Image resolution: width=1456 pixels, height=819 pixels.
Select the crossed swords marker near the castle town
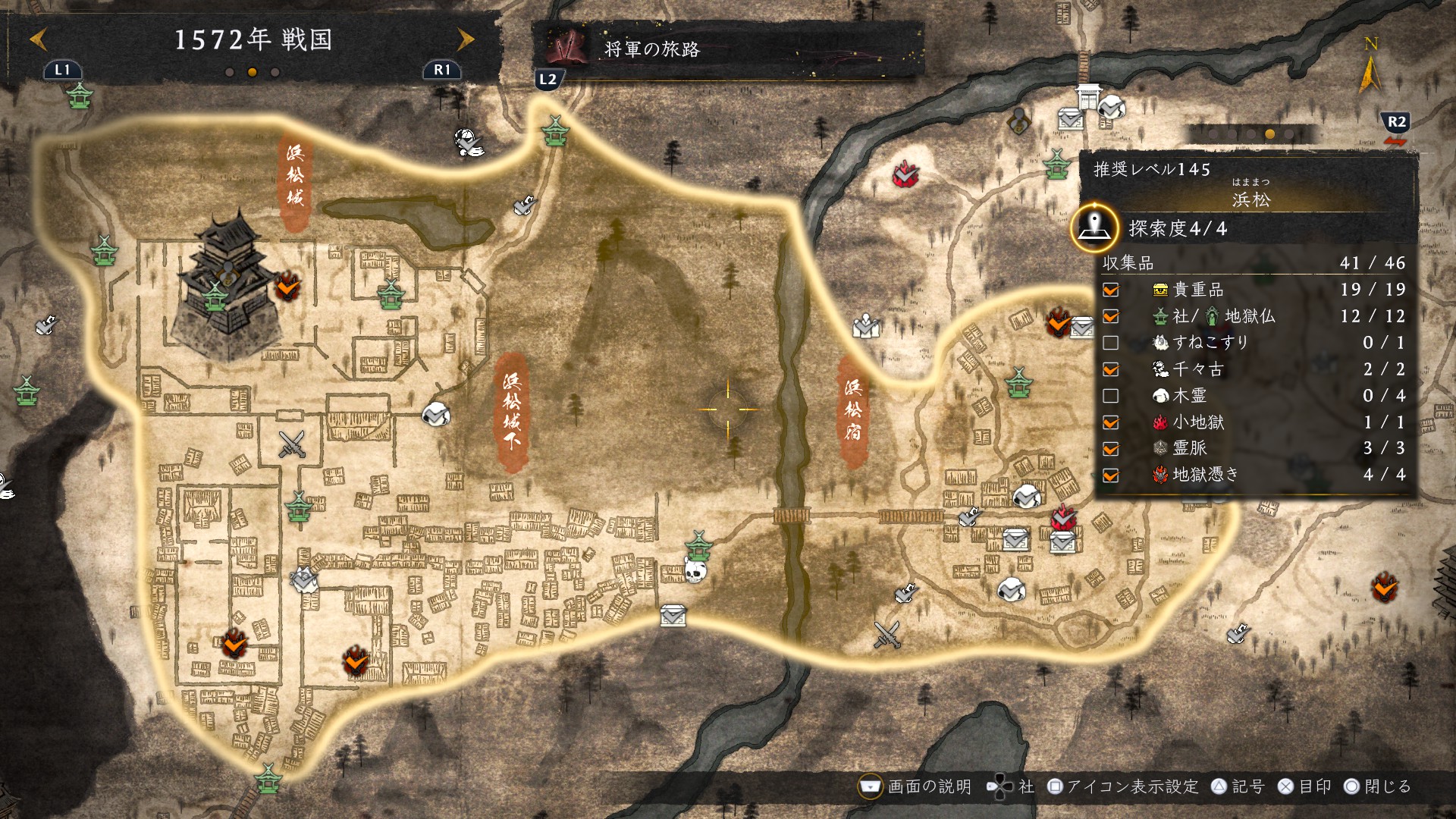pos(291,444)
